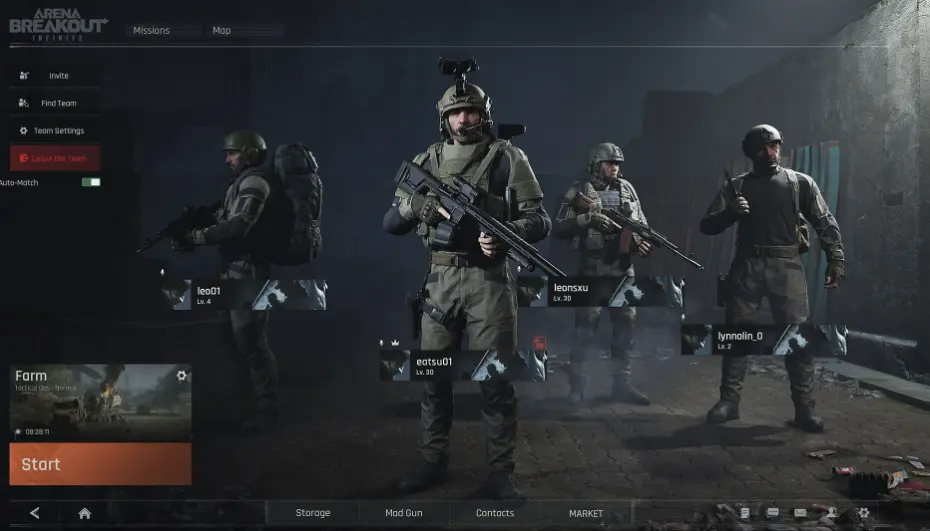Open the mail envelope icon
This screenshot has width=930, height=531.
pyautogui.click(x=800, y=513)
